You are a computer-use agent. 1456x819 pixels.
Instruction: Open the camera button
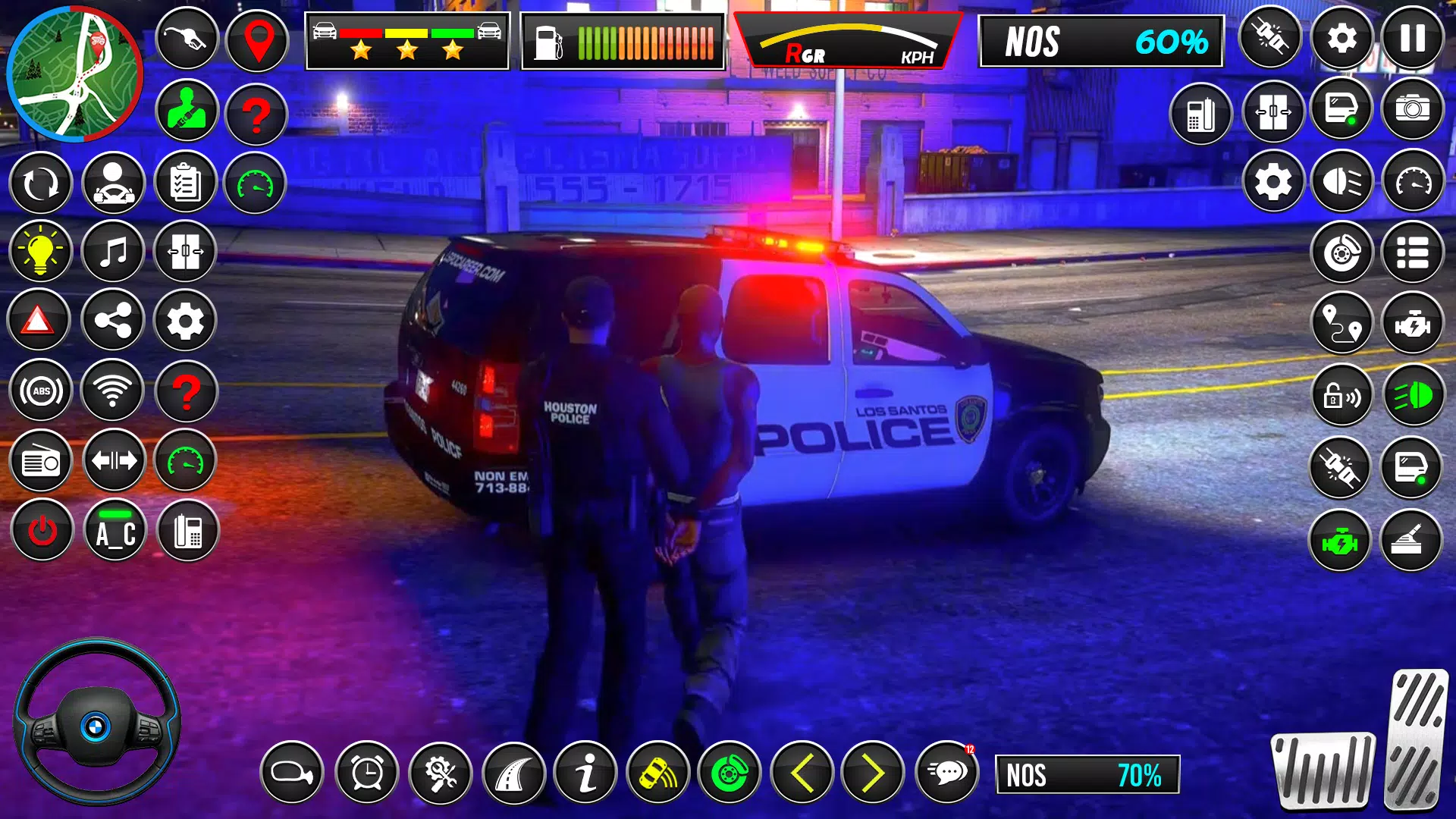[x=1412, y=110]
